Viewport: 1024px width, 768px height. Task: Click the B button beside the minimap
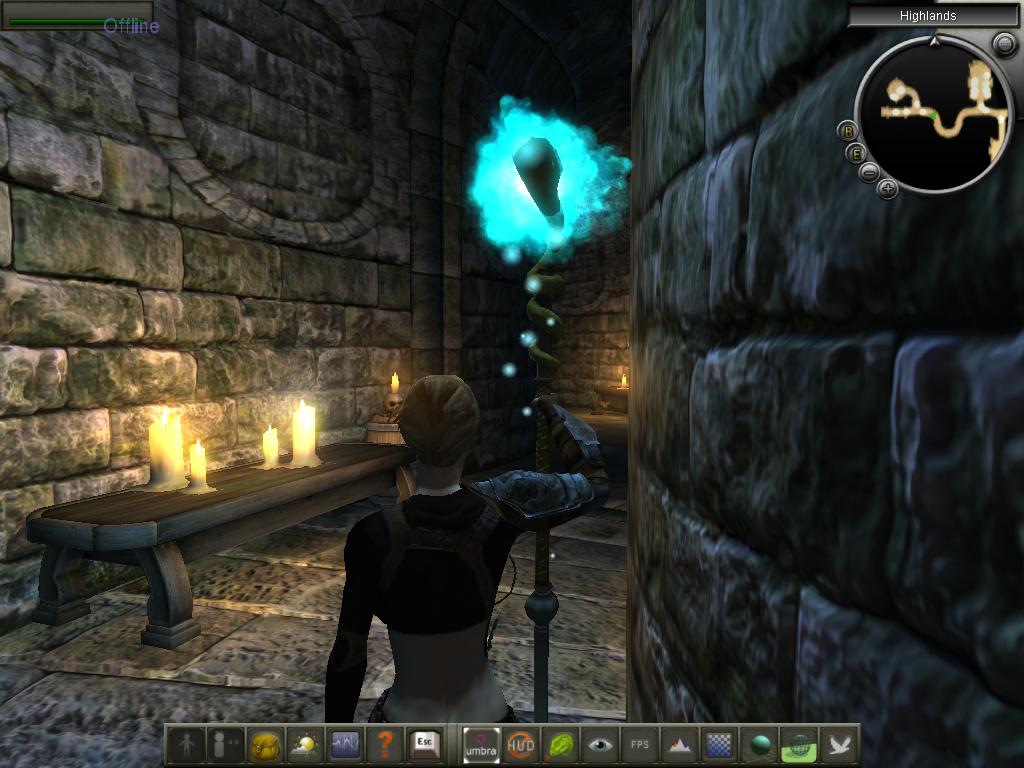849,131
